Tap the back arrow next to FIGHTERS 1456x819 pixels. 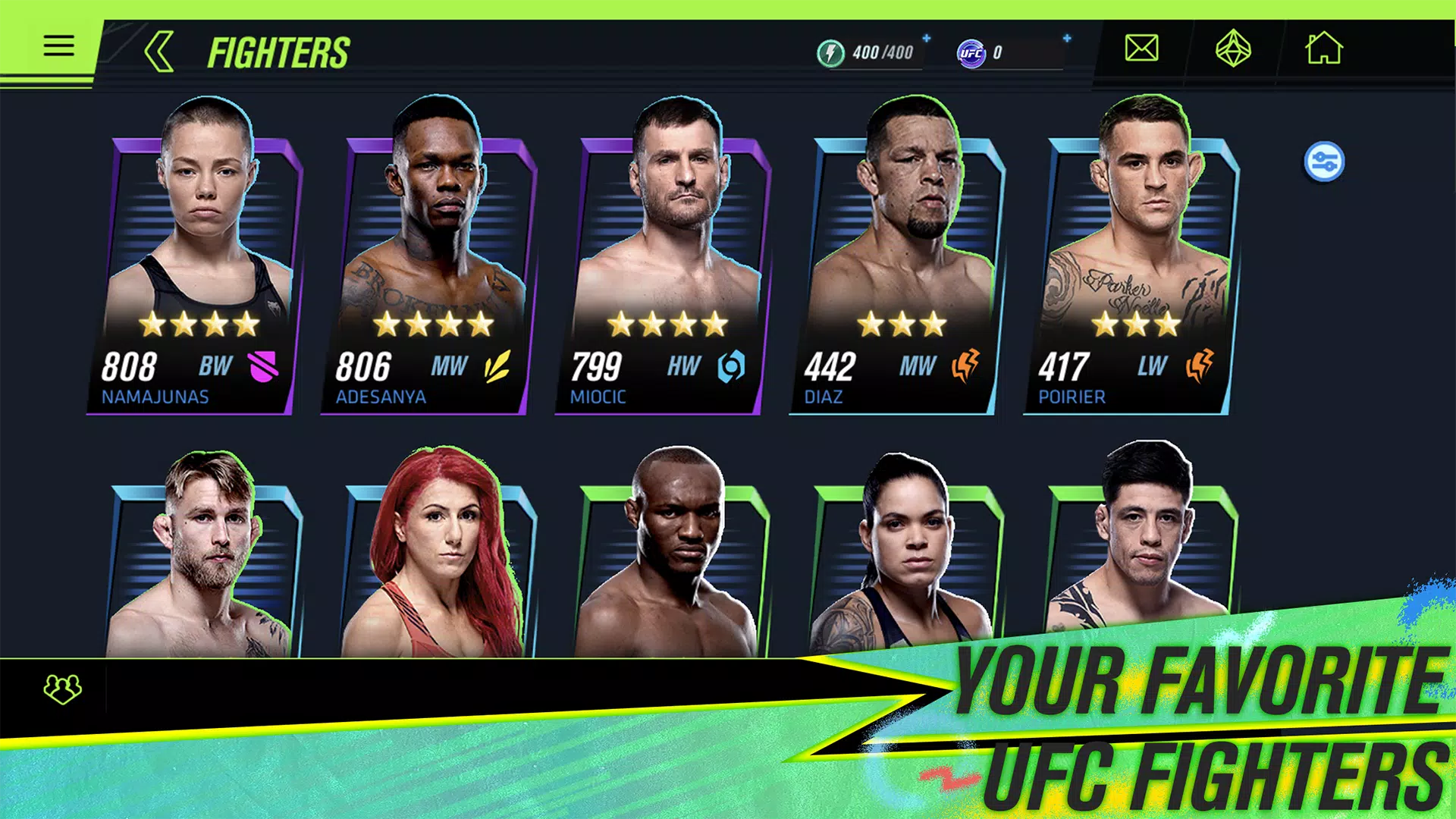pyautogui.click(x=158, y=51)
